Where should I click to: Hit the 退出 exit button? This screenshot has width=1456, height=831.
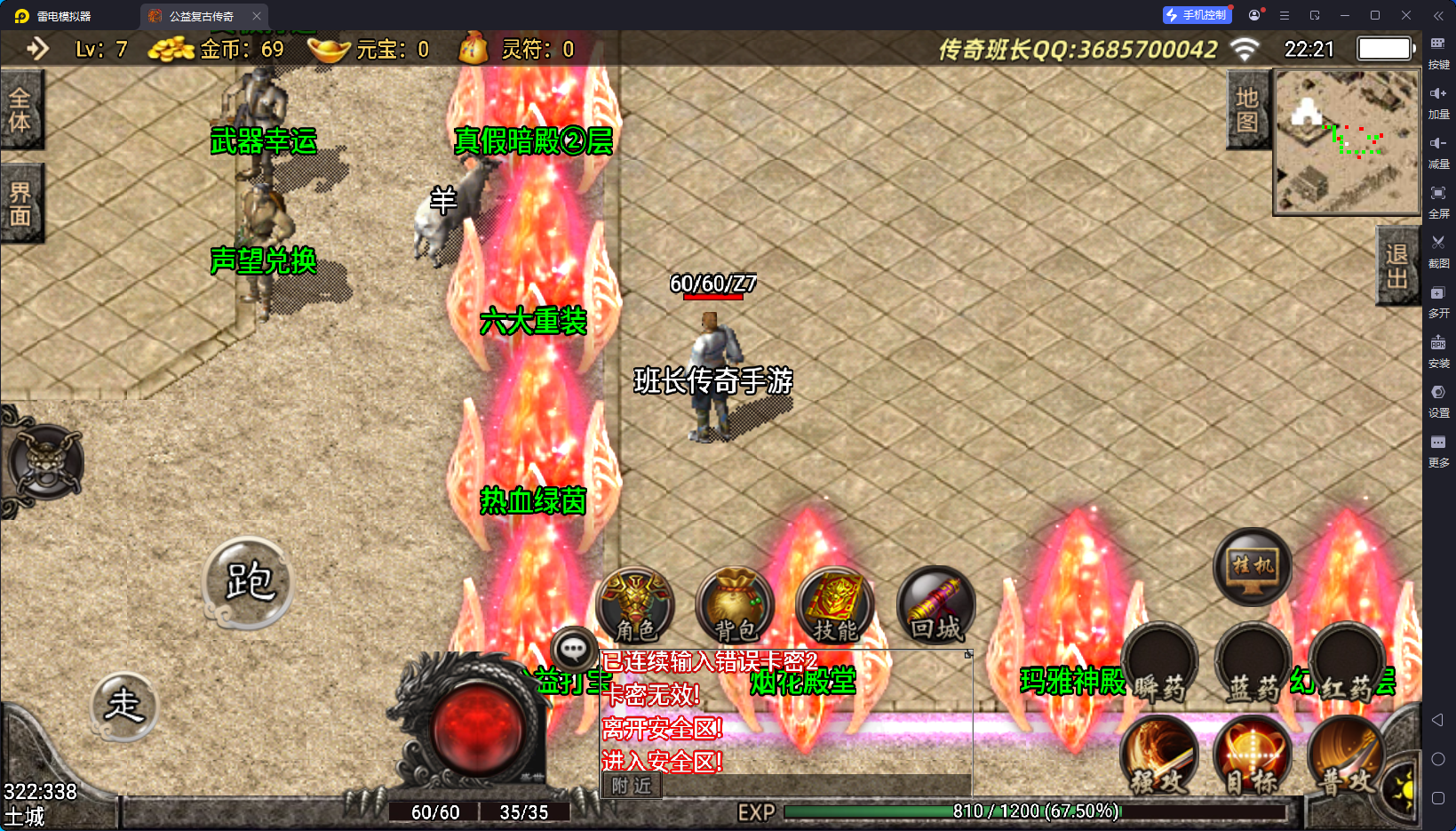point(1396,266)
